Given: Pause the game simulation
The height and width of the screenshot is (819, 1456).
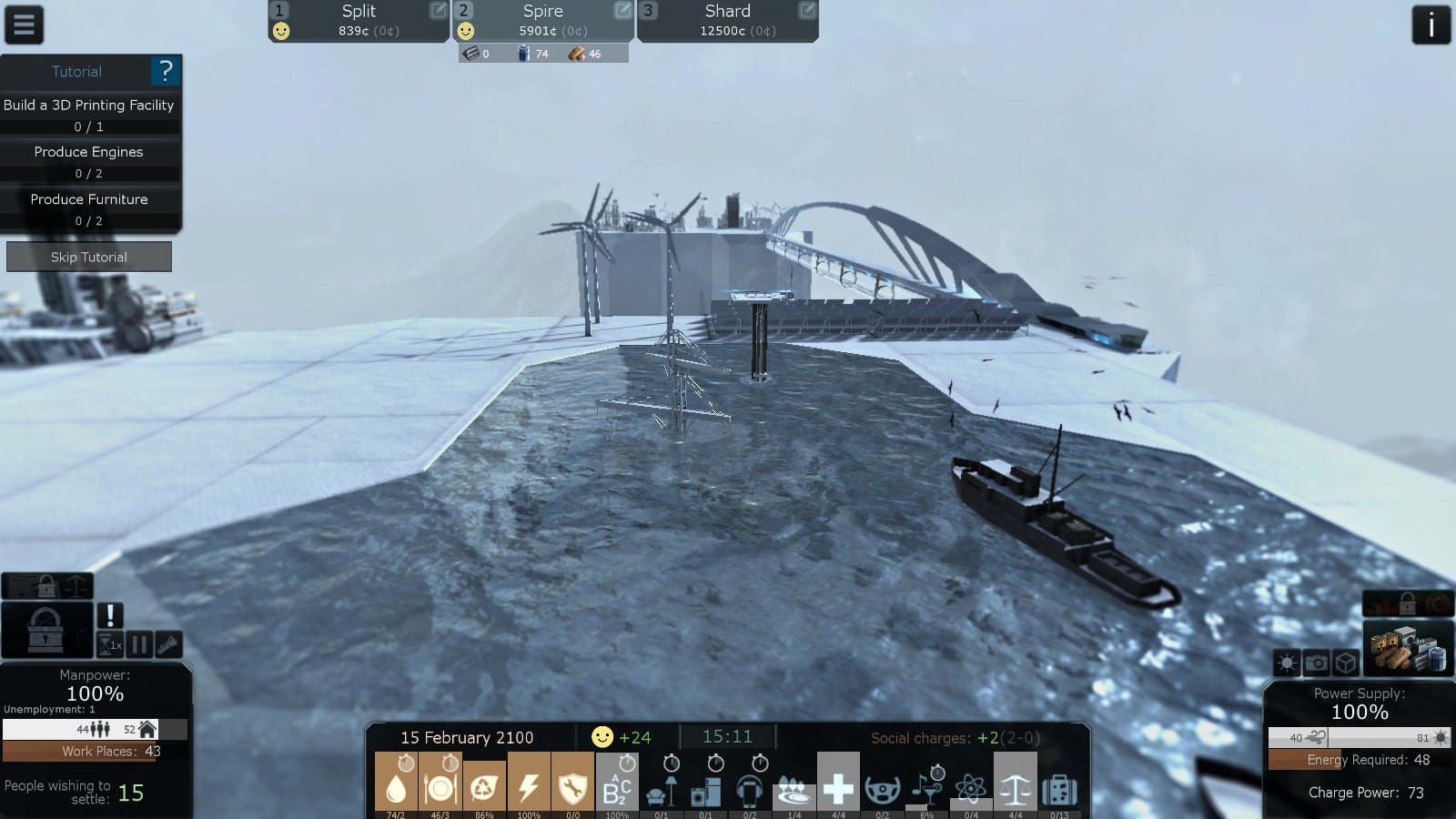Looking at the screenshot, I should click(139, 645).
